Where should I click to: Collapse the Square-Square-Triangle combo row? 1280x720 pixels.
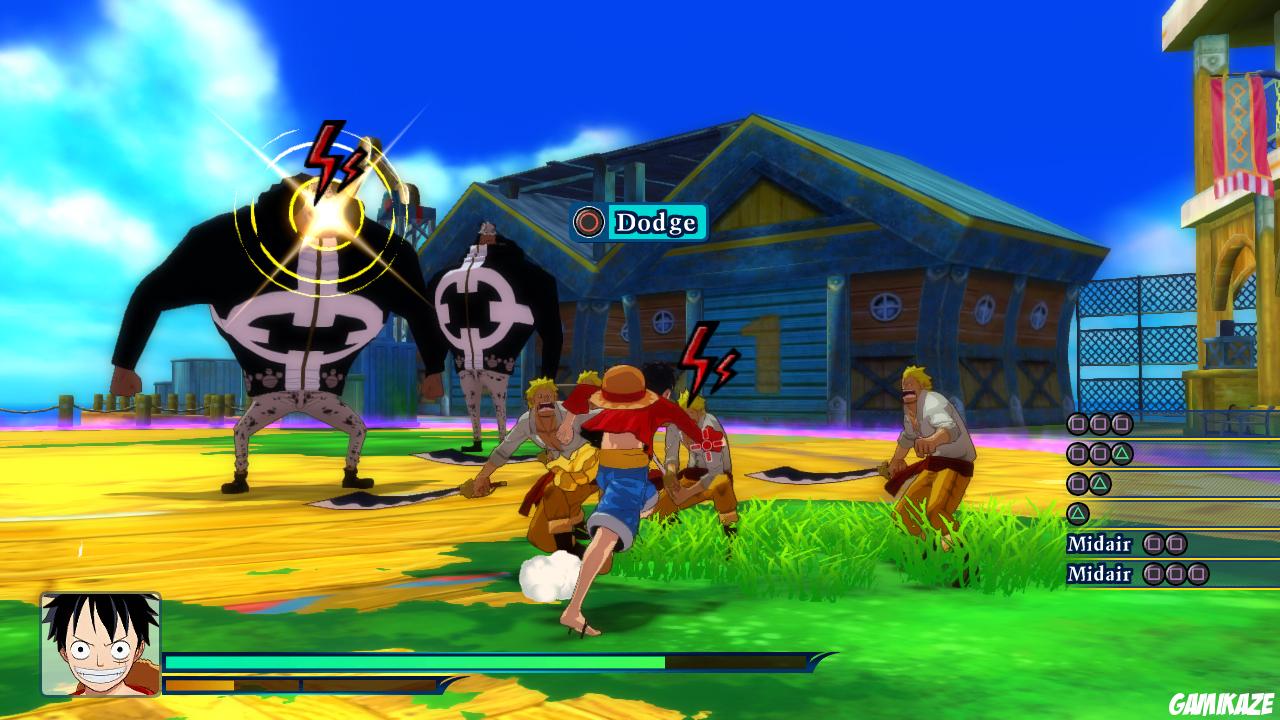point(1097,453)
